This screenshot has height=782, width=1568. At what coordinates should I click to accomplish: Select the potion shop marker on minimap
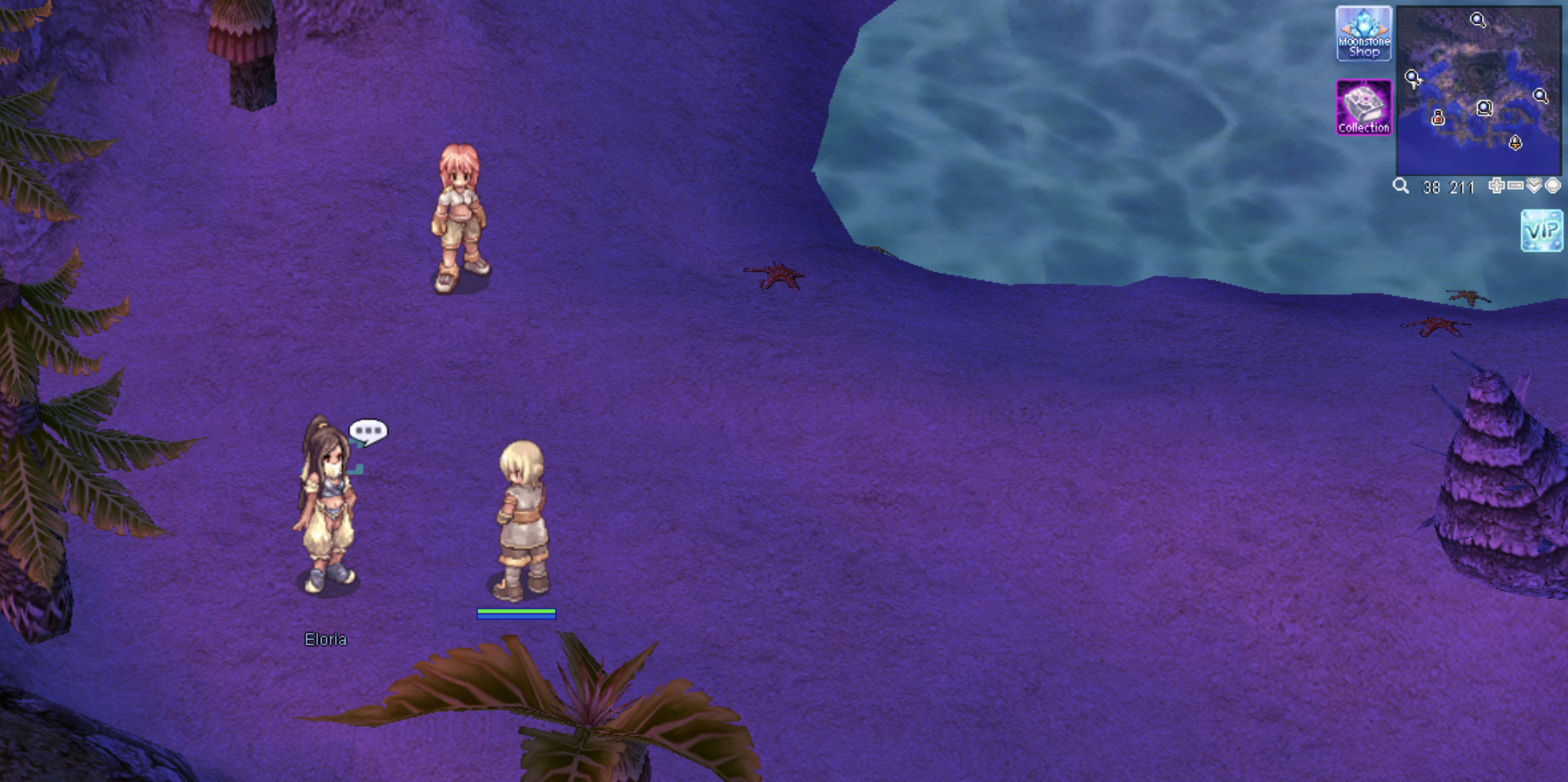click(1437, 117)
